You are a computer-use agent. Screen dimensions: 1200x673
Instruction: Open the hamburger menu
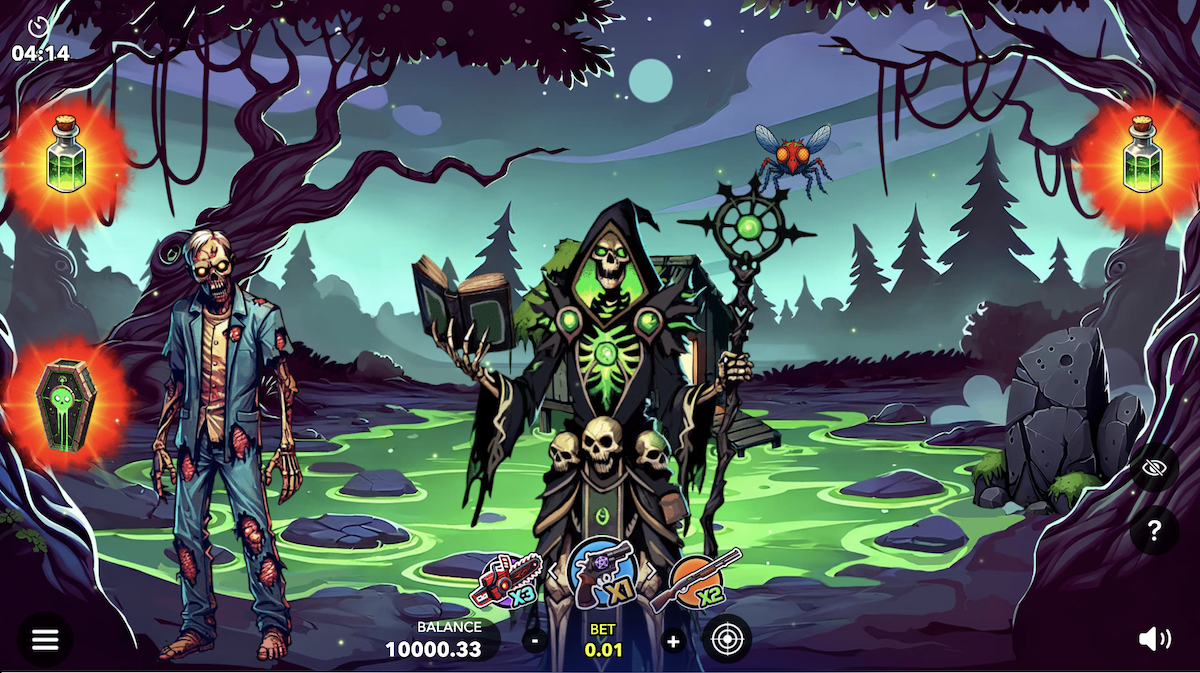point(45,640)
